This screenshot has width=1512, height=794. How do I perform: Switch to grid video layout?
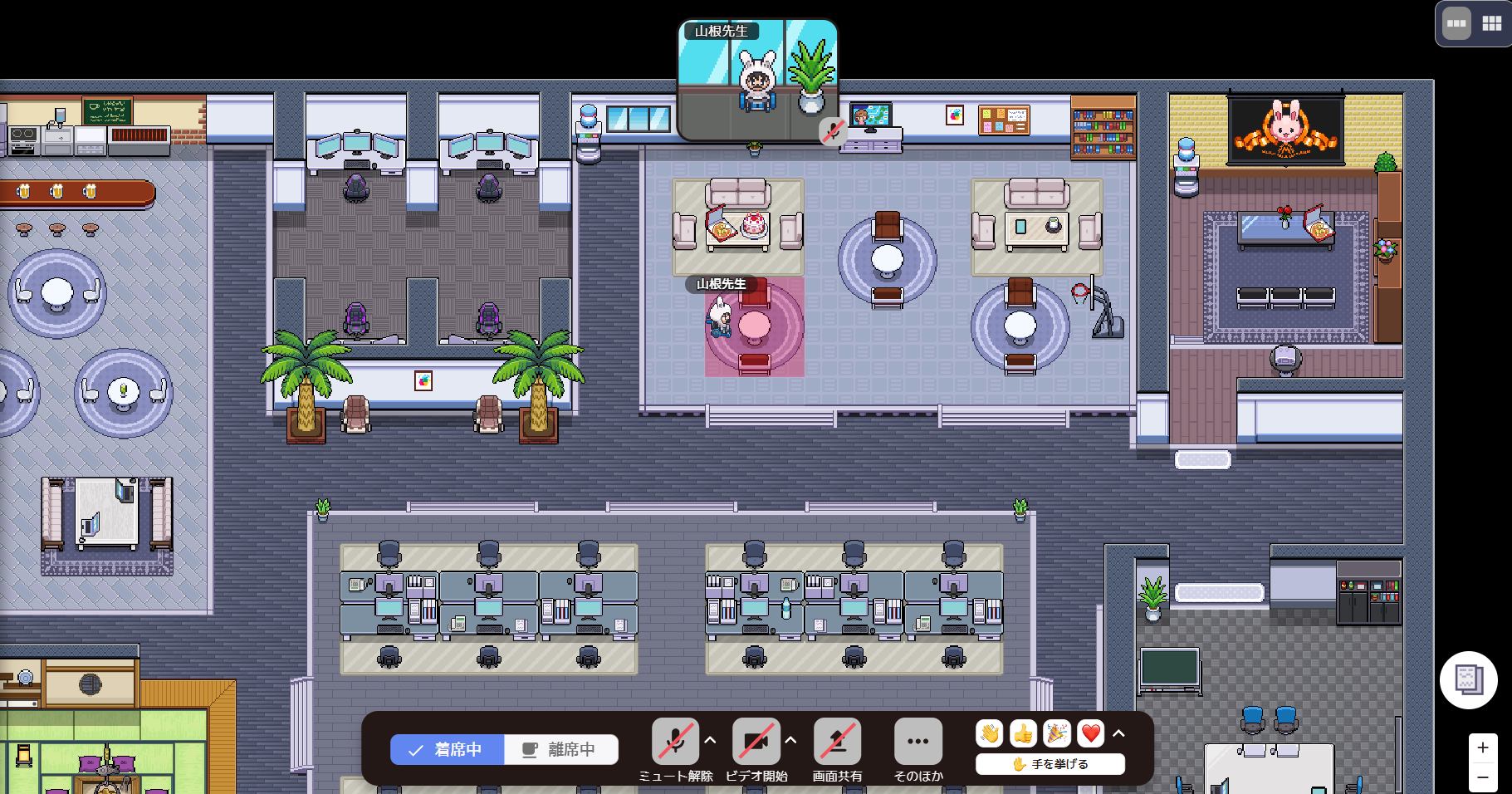pos(1492,23)
